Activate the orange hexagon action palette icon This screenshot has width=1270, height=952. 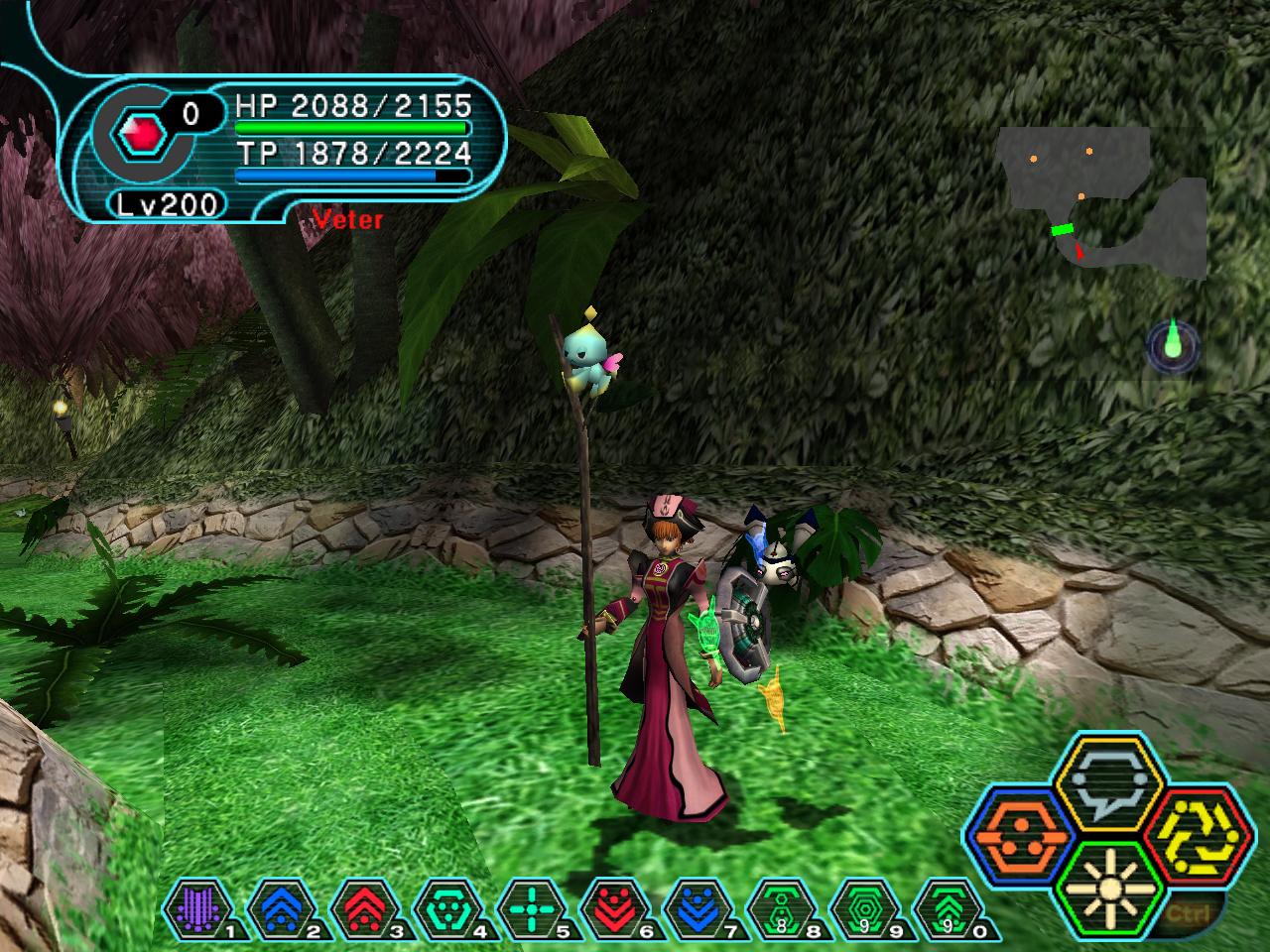pos(1018,836)
